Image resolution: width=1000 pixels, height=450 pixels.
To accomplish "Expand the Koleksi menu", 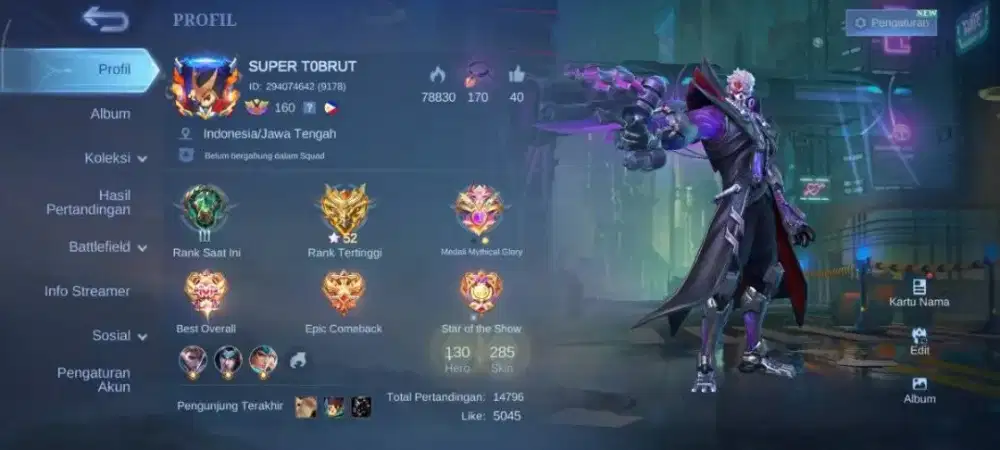I will pos(115,158).
